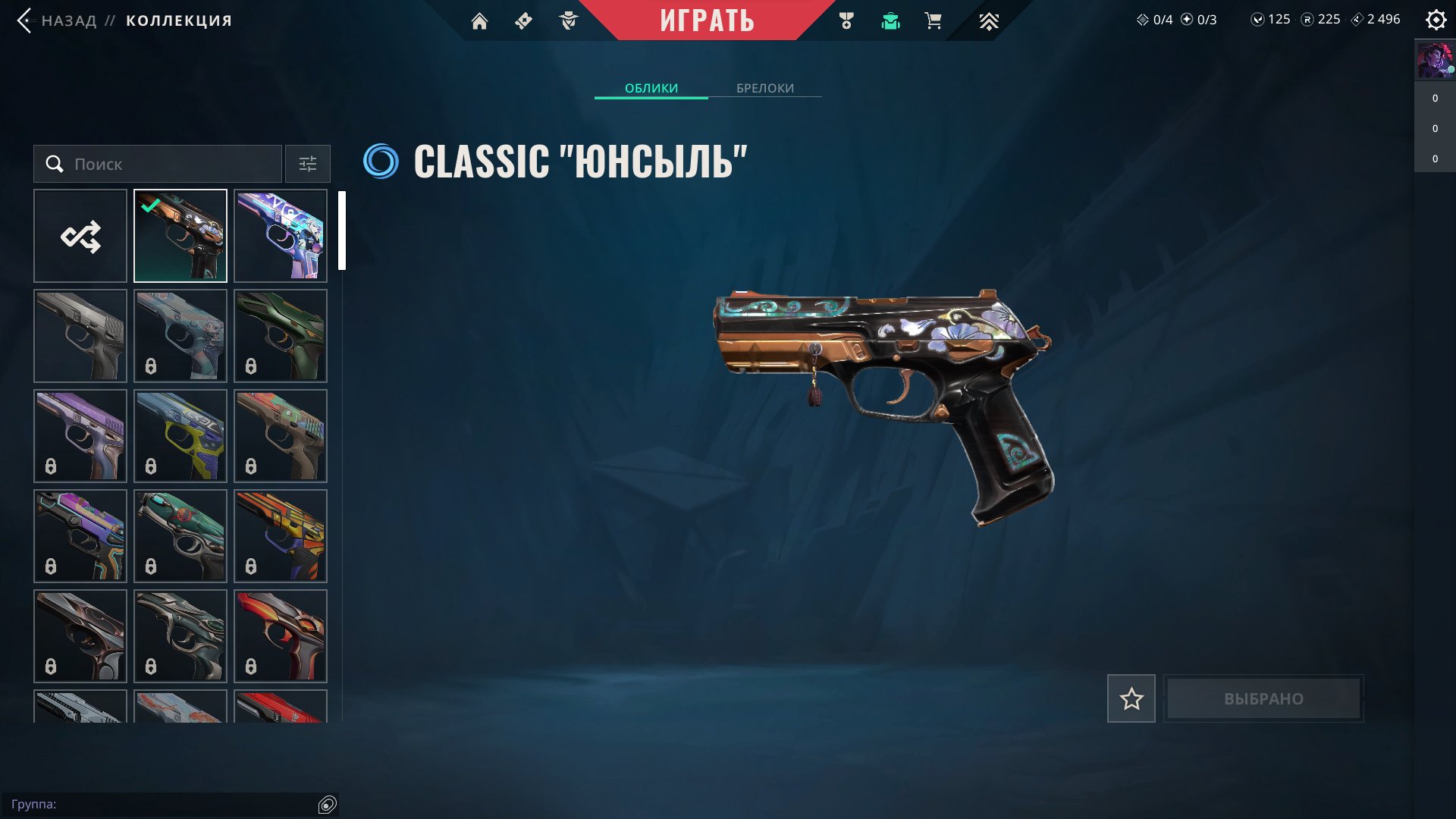Select the Облики tab
The height and width of the screenshot is (819, 1456).
(651, 88)
